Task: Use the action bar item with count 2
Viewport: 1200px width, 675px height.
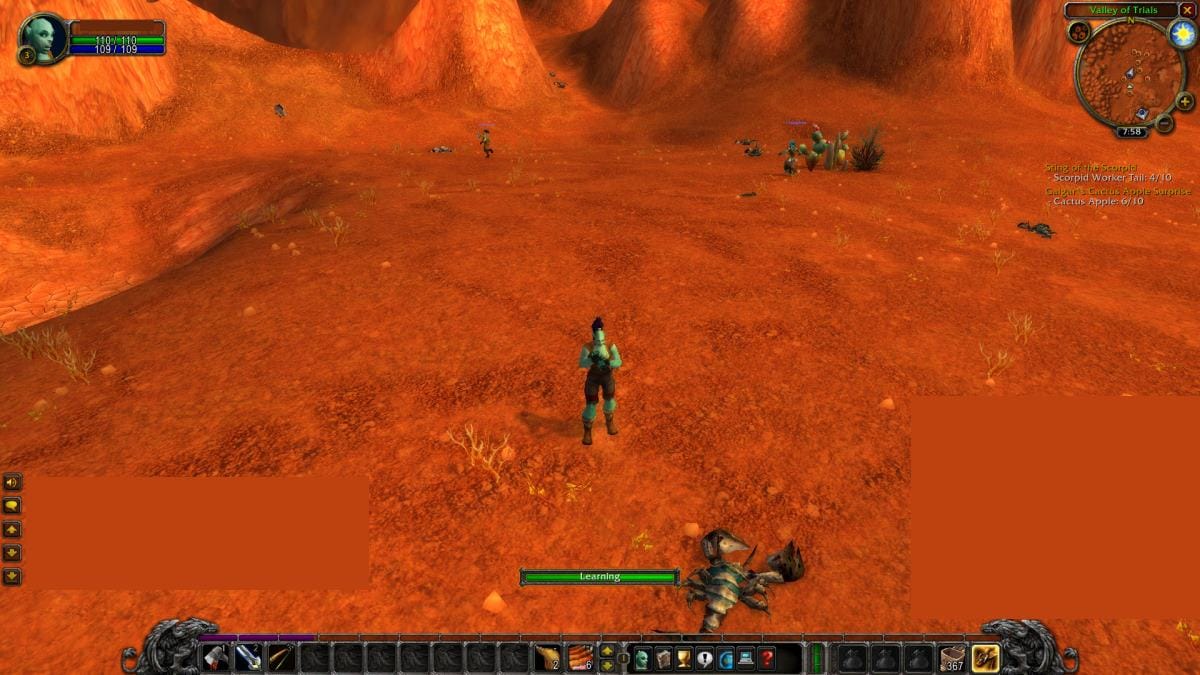Action: pyautogui.click(x=547, y=657)
